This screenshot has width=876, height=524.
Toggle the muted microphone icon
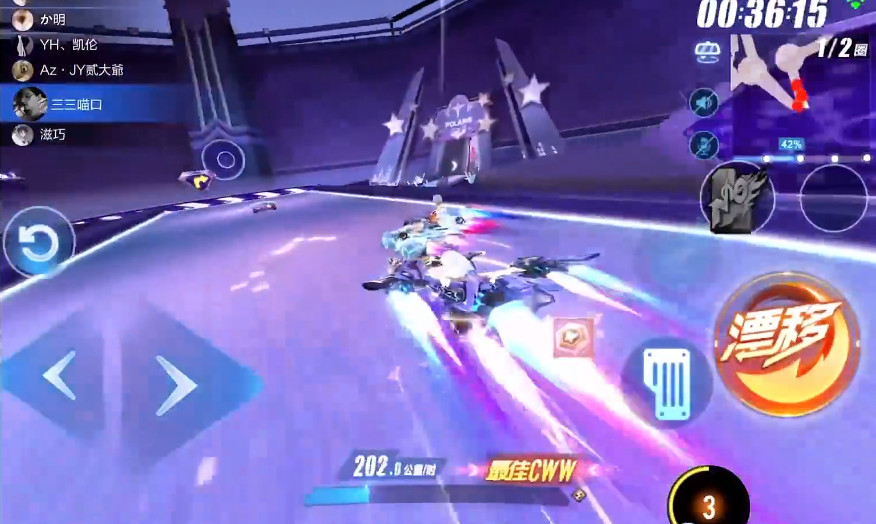point(705,145)
